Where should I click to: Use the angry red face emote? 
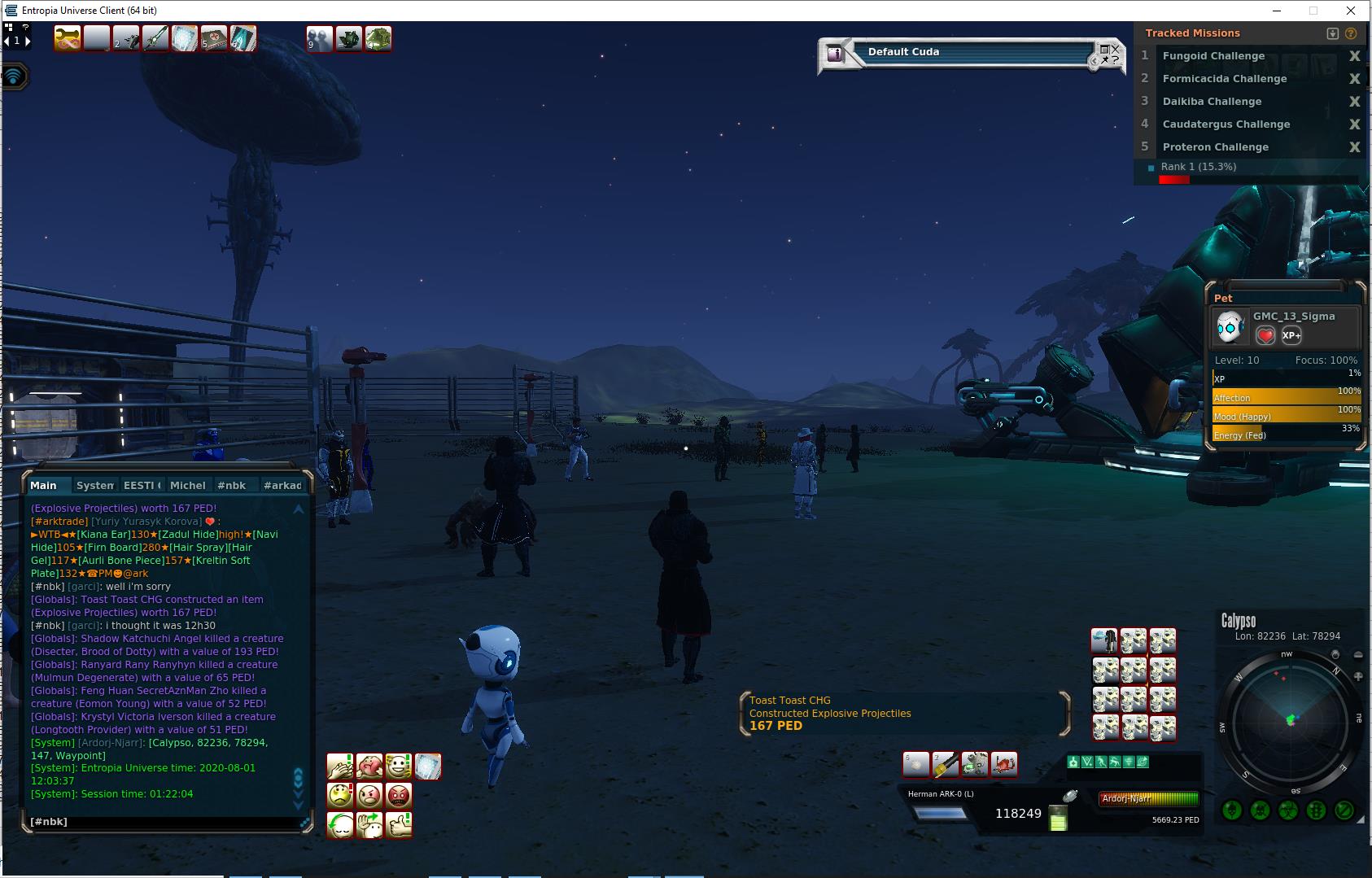[x=398, y=796]
